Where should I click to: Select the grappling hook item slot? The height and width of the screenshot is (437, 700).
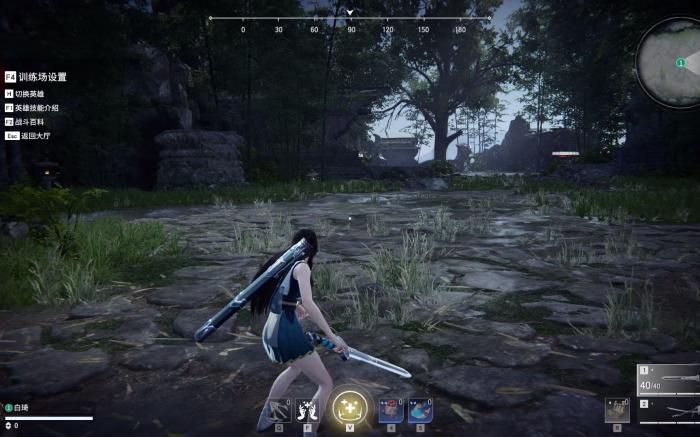278,410
